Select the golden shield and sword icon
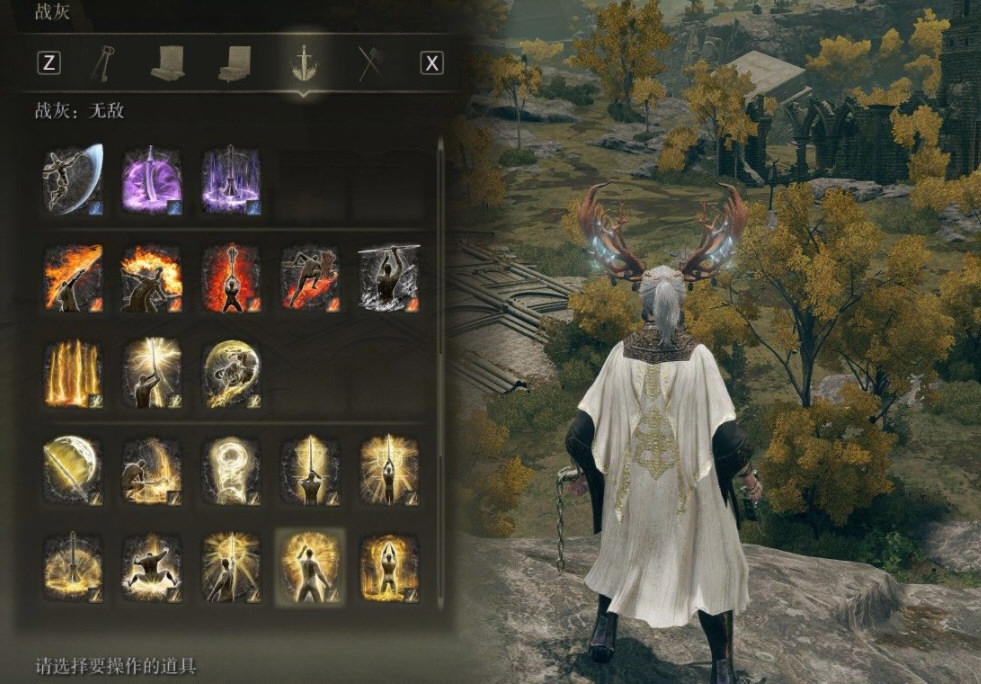 pyautogui.click(x=72, y=469)
